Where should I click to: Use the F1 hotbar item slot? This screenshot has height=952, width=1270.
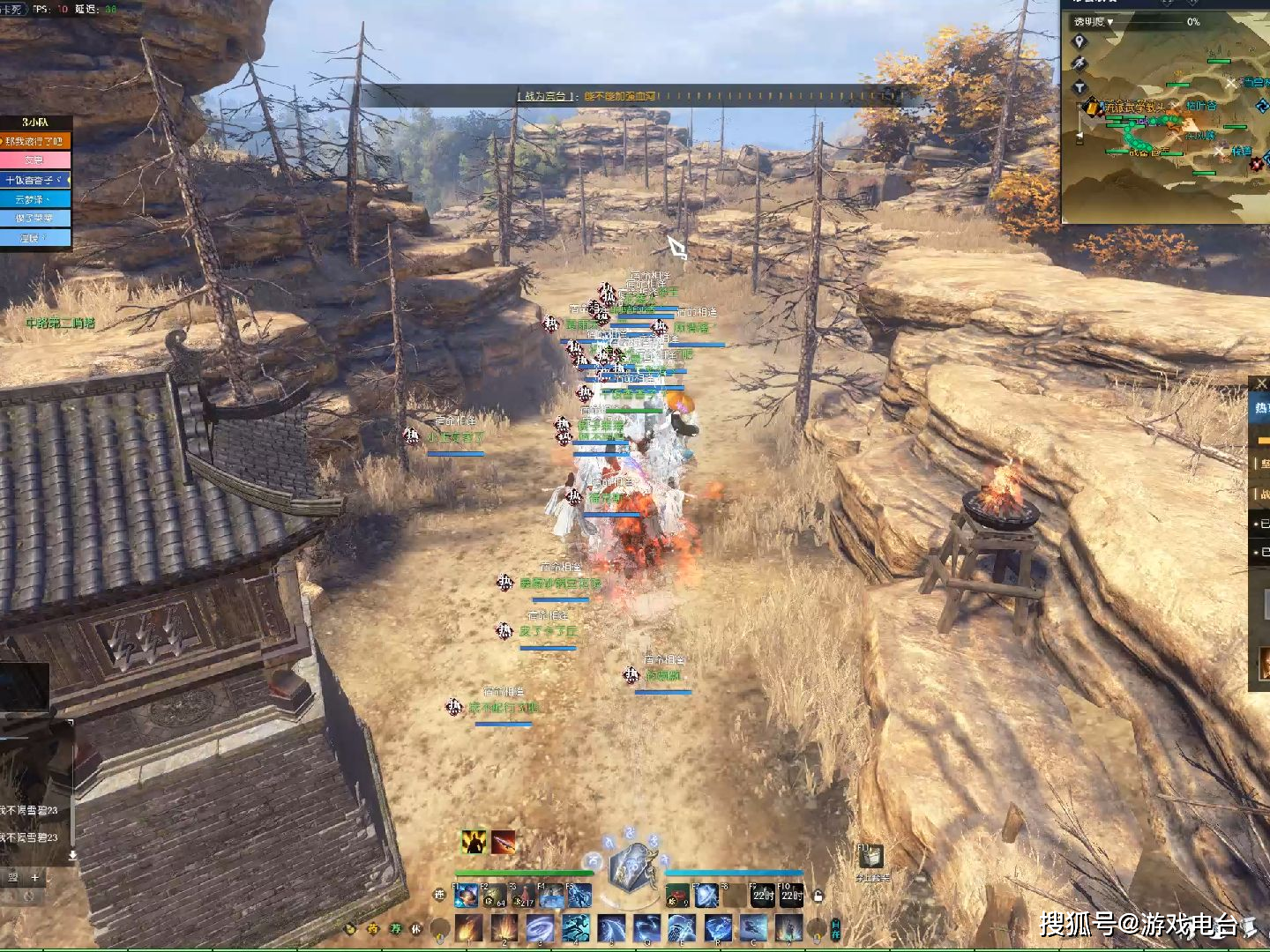click(467, 896)
